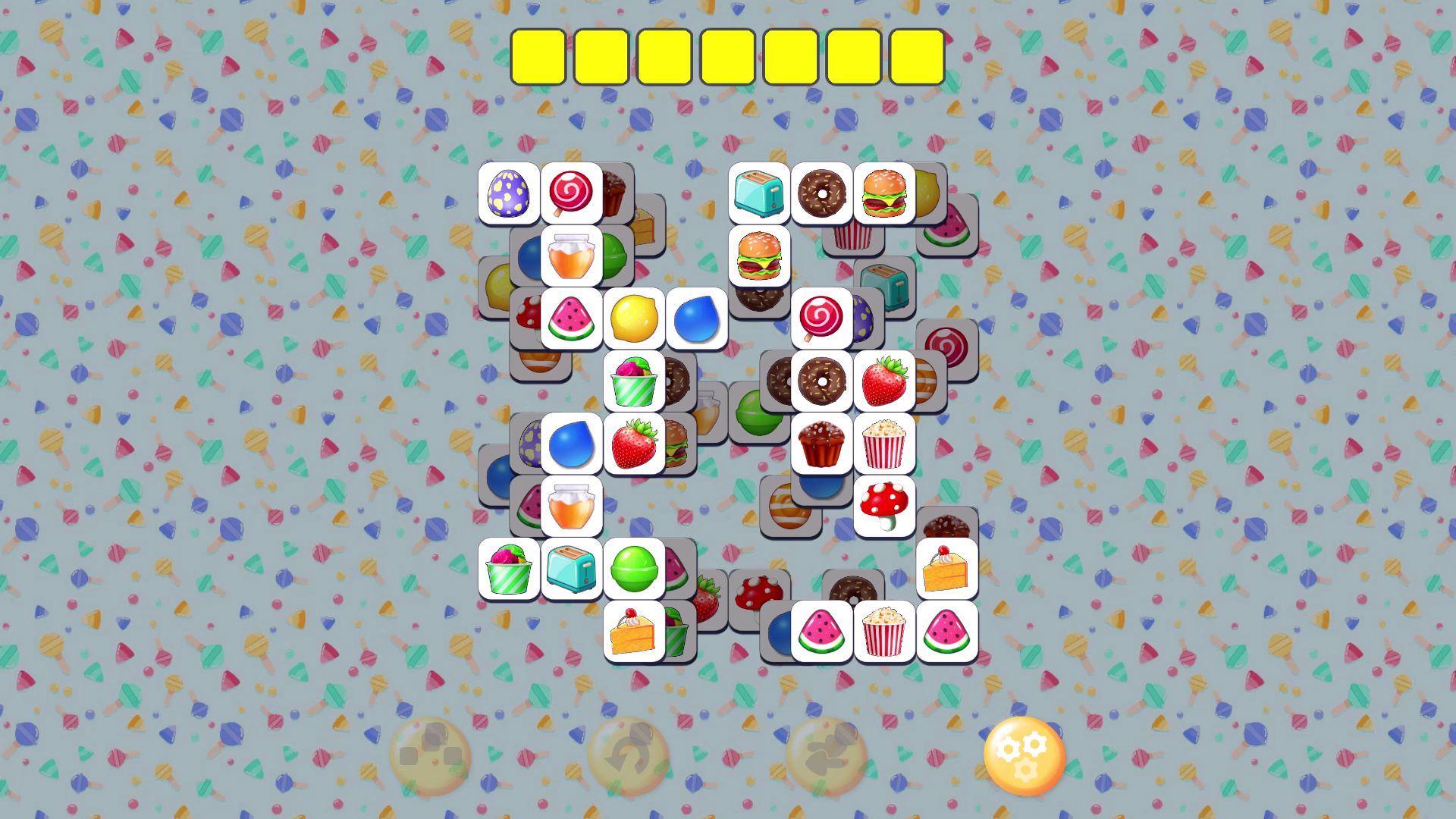1456x819 pixels.
Task: Click the blue water droplet tile
Action: click(x=571, y=444)
